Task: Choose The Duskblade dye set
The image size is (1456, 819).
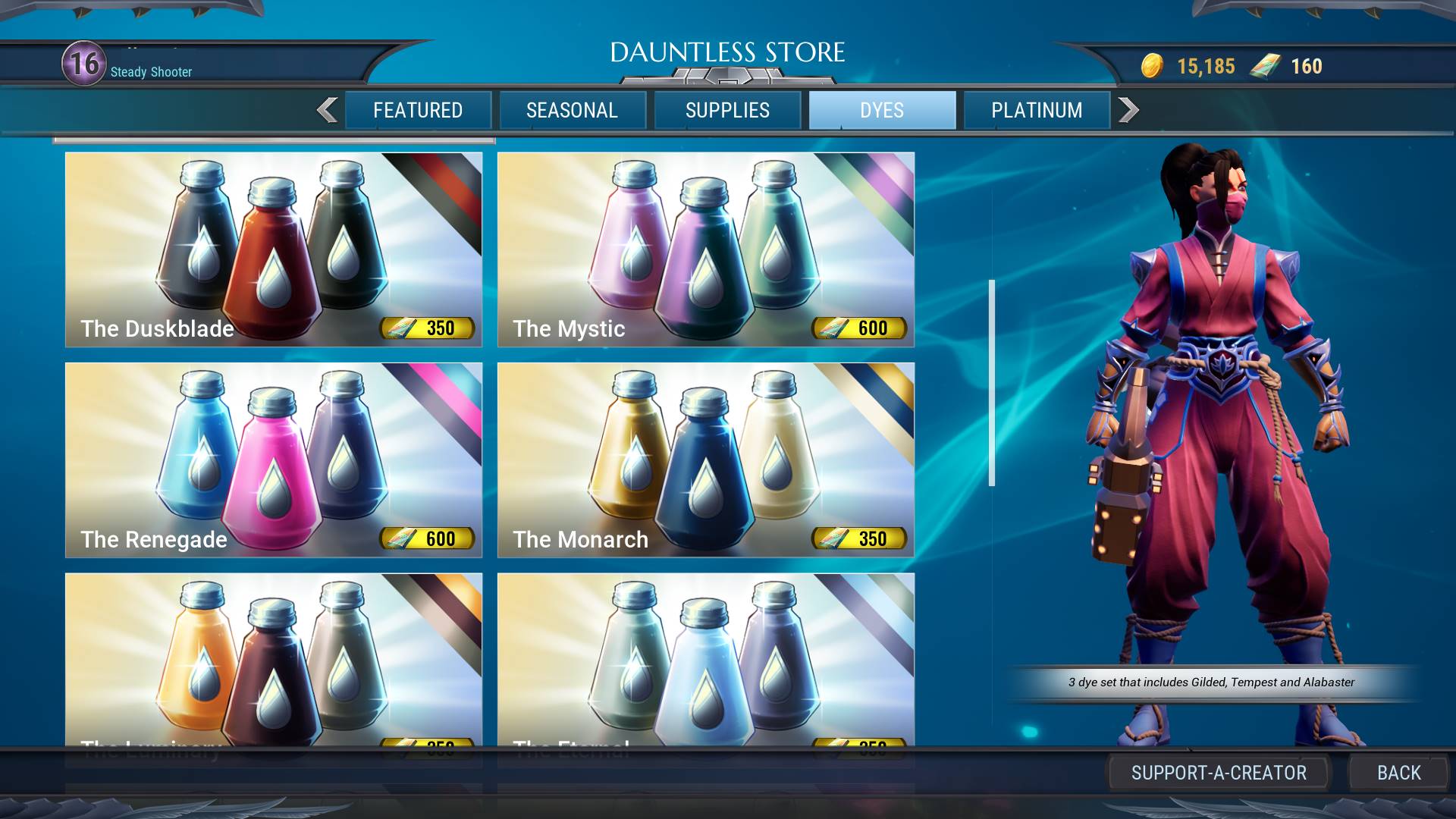Action: (x=274, y=249)
